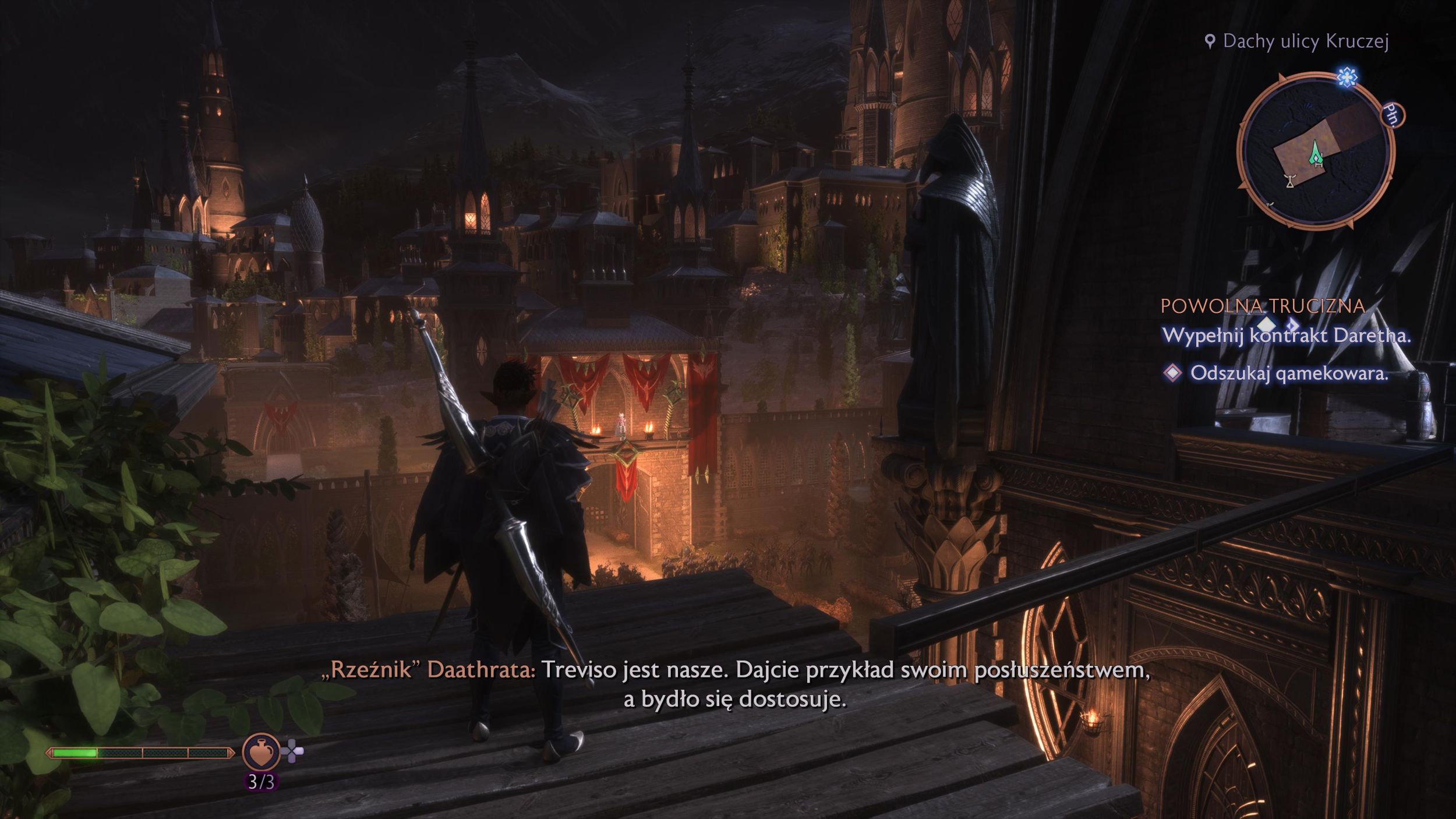This screenshot has height=819, width=1456.
Task: Open the Powolna Trucizna quest tracker
Action: [1263, 306]
